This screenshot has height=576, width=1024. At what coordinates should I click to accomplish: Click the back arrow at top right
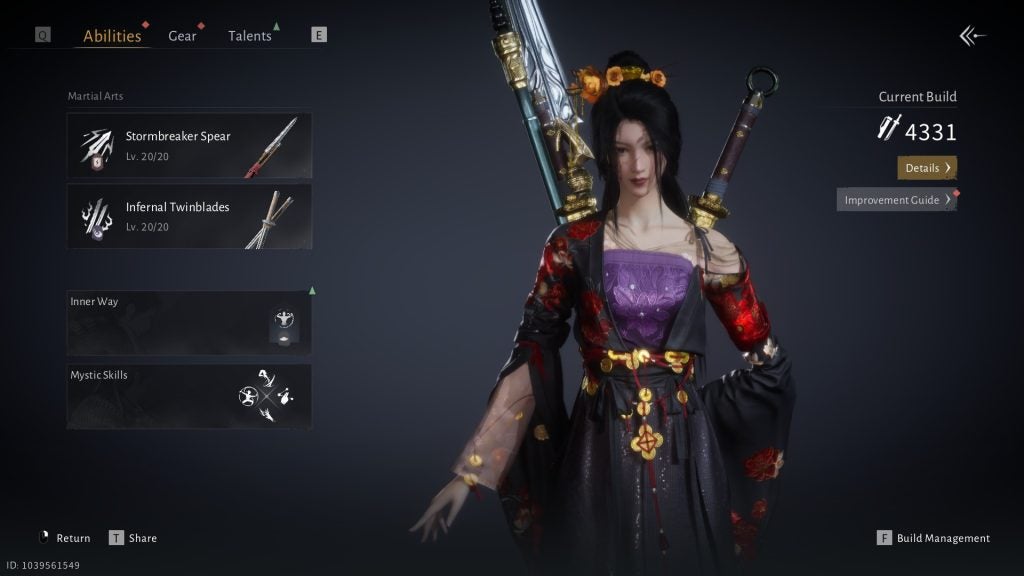[972, 36]
